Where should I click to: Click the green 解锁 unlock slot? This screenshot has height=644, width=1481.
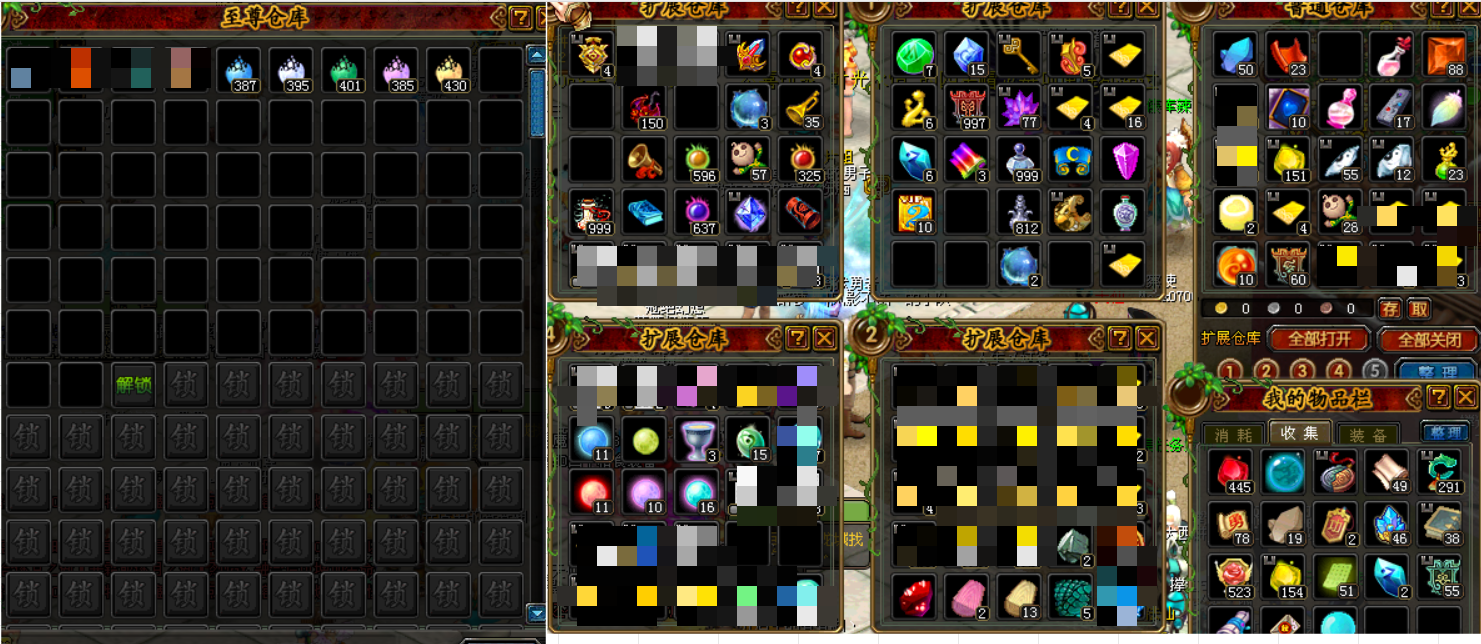pos(133,384)
